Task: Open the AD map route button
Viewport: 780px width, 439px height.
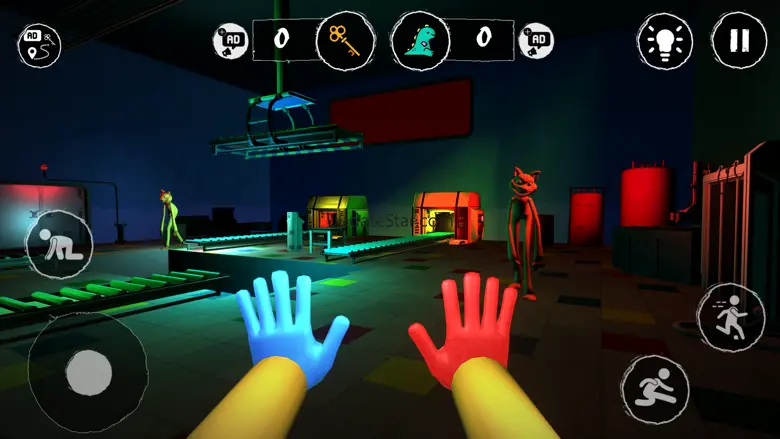Action: [x=39, y=44]
